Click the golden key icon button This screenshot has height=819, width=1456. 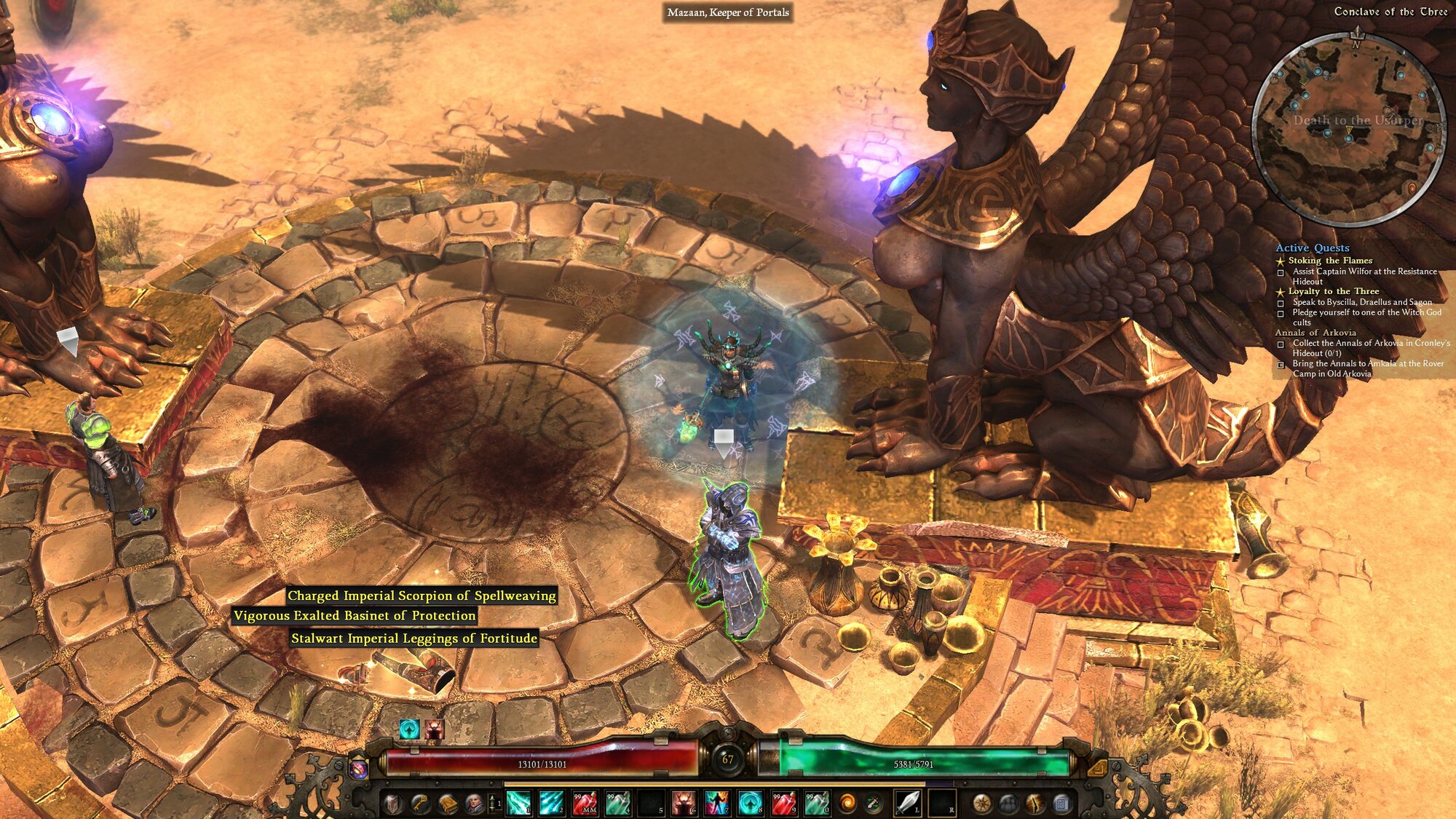420,804
